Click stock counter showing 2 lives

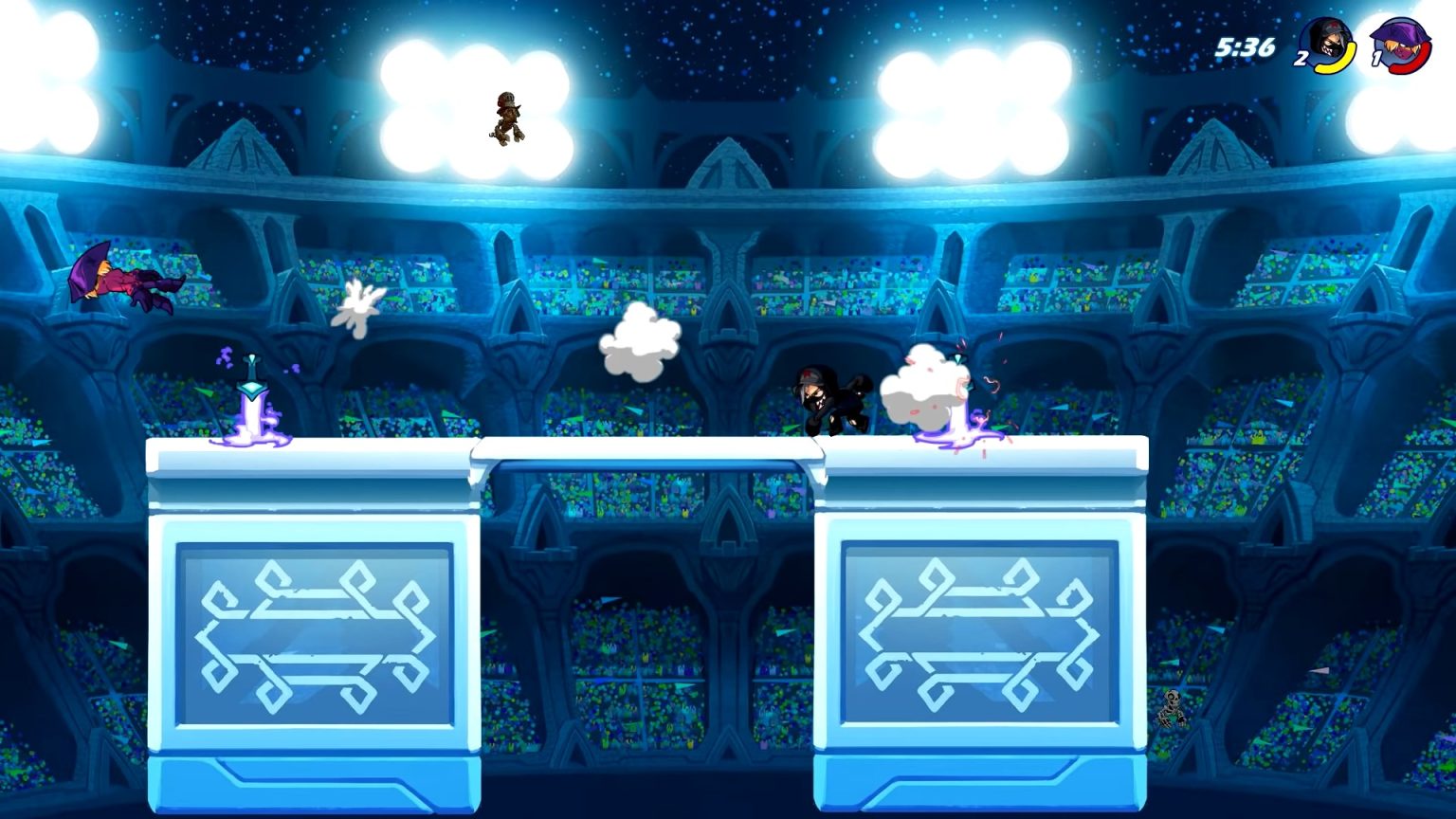pyautogui.click(x=1301, y=57)
